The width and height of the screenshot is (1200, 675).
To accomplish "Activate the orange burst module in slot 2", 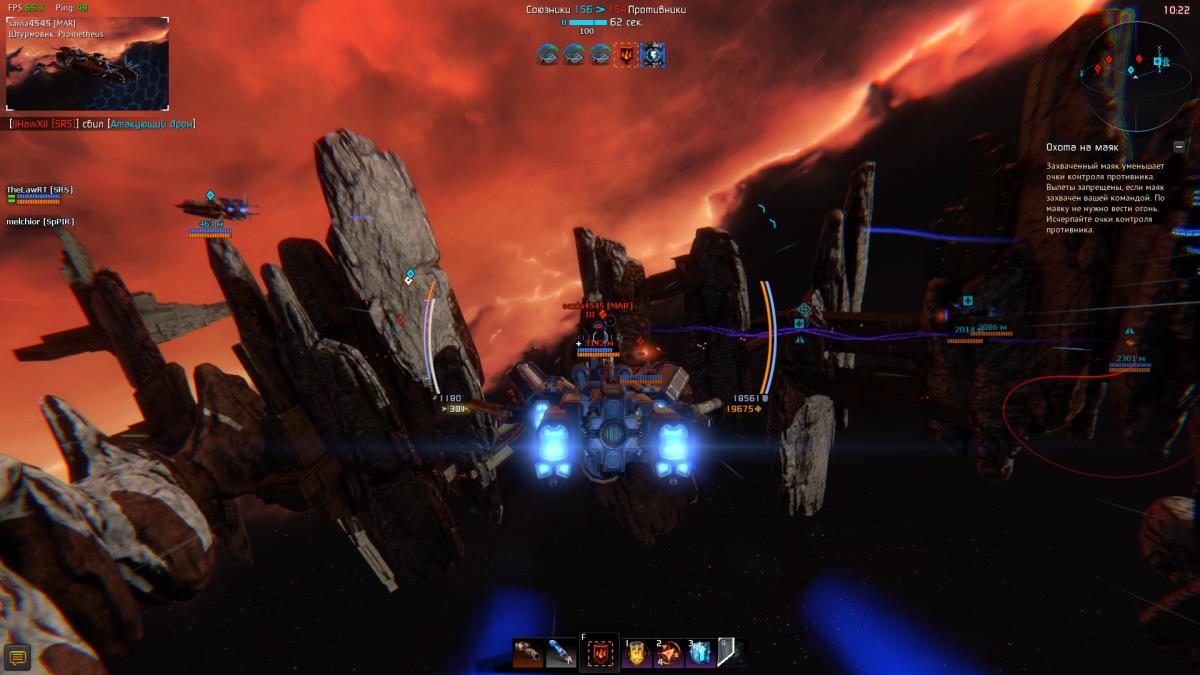I will 669,654.
